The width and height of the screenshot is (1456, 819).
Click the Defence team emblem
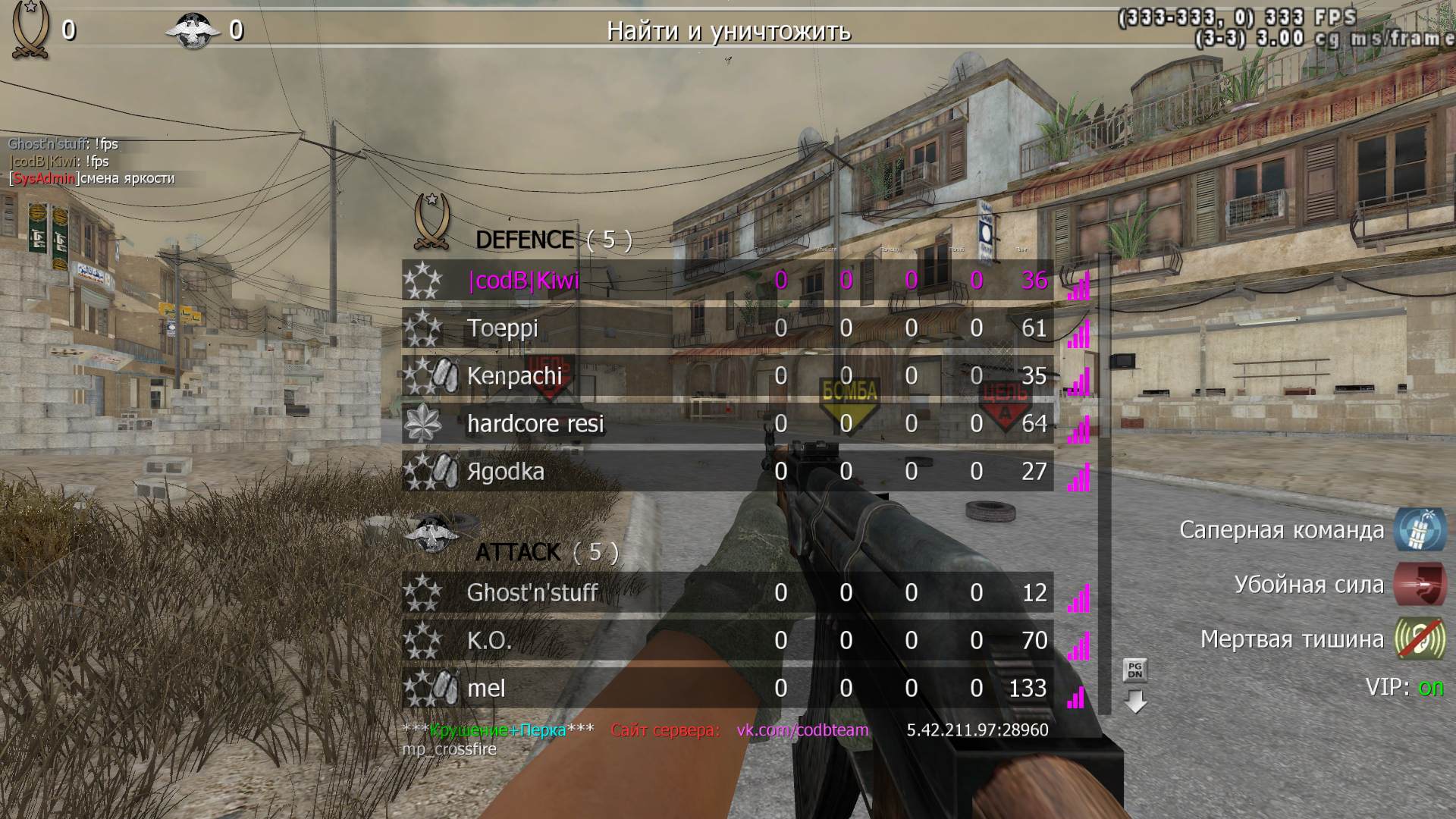[x=431, y=221]
